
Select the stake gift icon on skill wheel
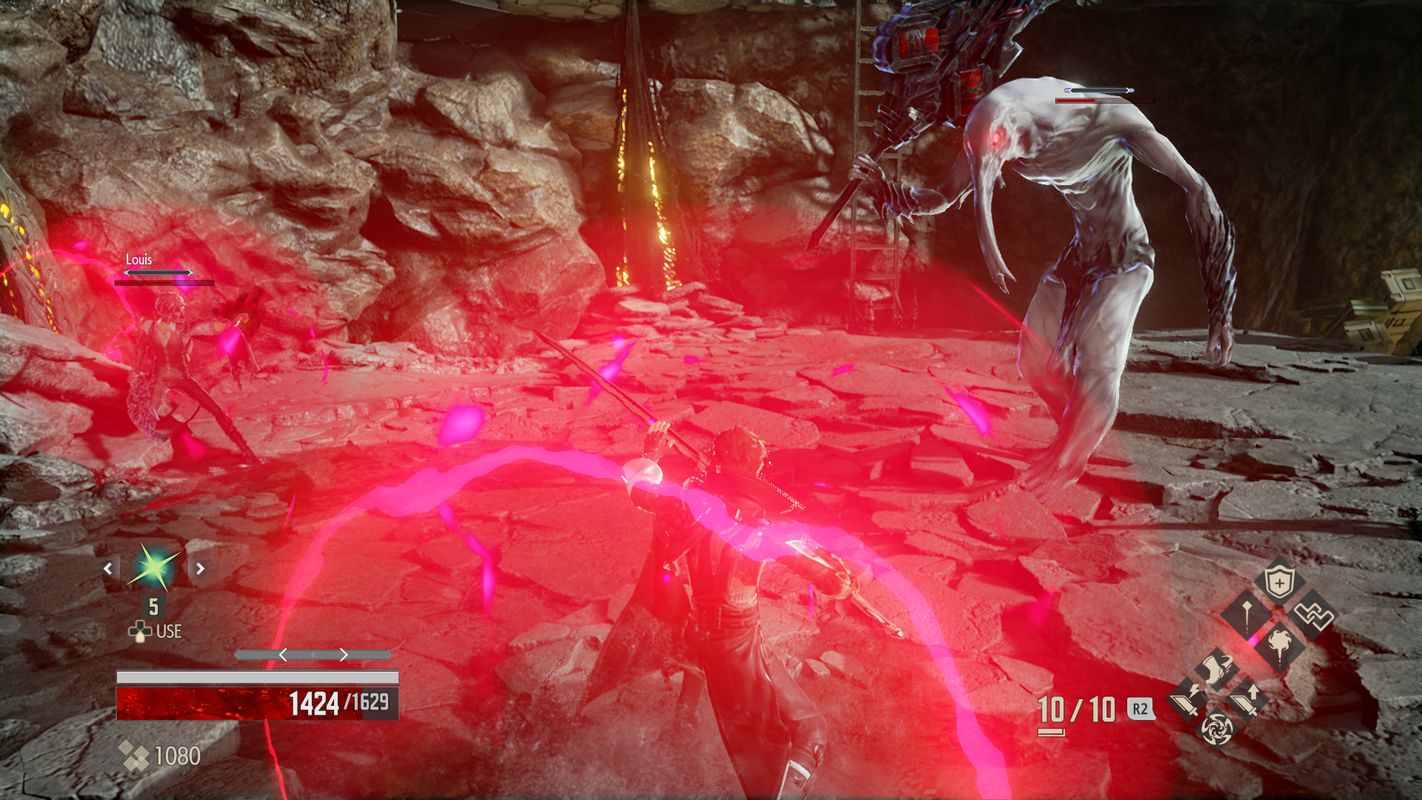click(1247, 613)
